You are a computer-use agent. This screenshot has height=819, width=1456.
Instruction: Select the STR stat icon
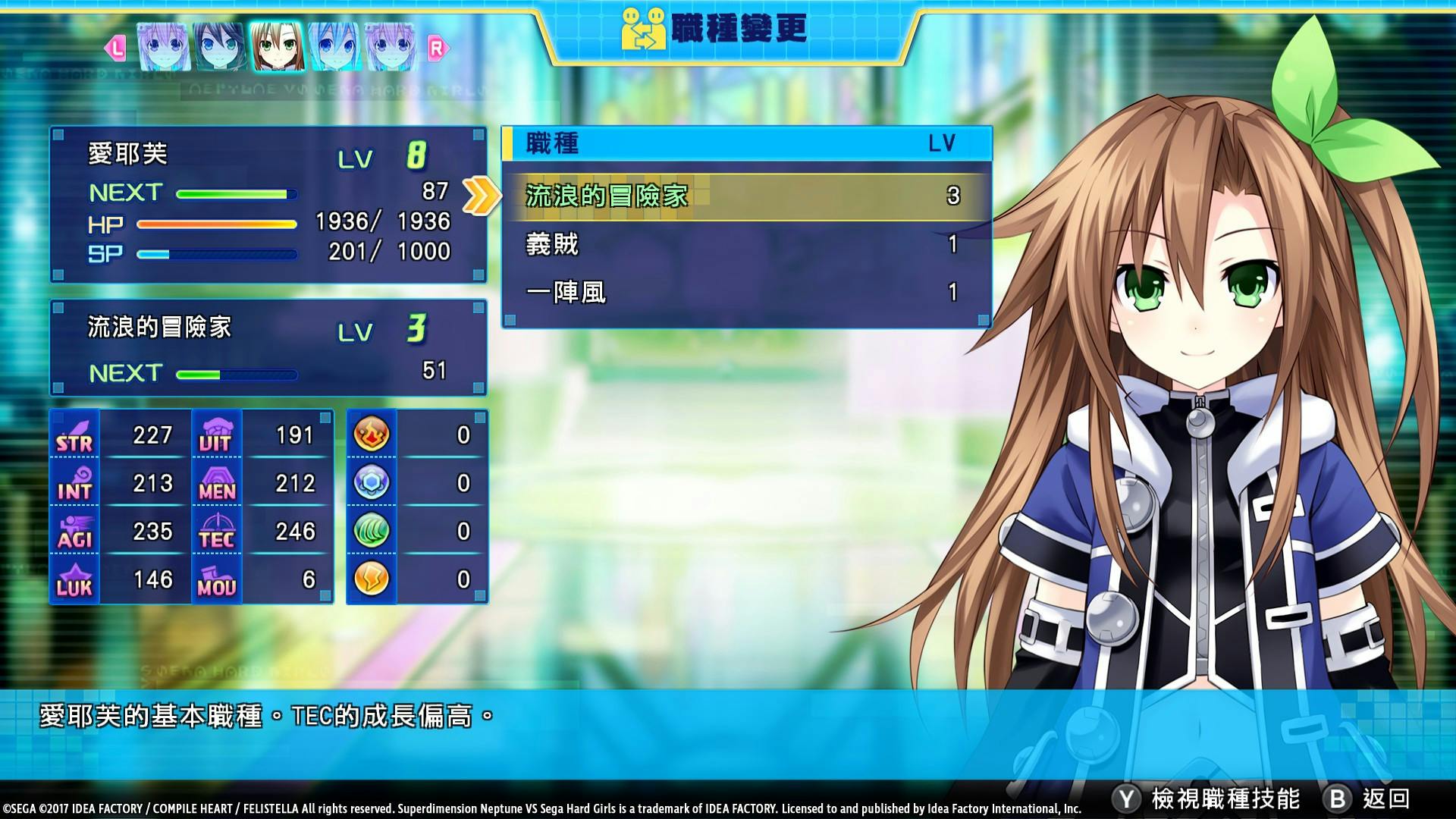pos(74,436)
